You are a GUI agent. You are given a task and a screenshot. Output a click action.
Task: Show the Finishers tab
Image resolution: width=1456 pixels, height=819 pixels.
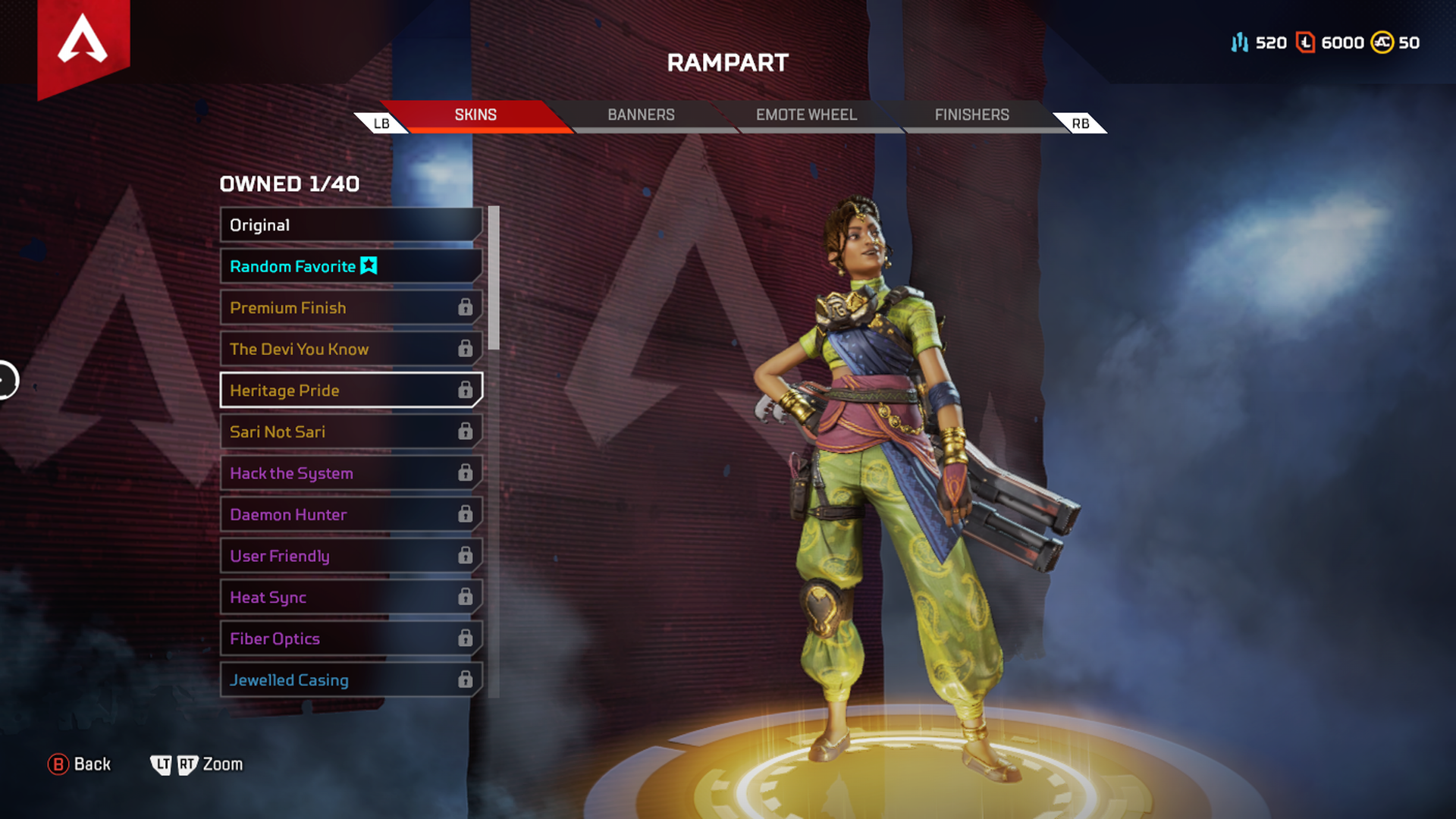[x=971, y=115]
